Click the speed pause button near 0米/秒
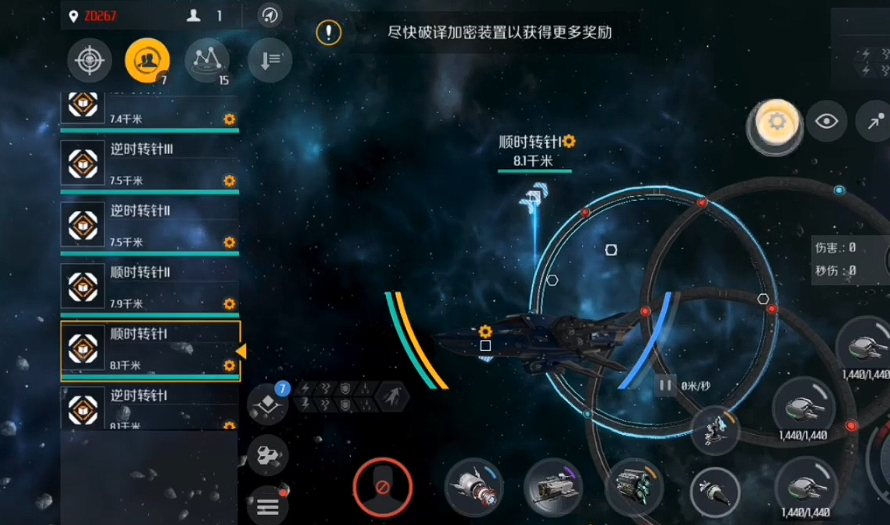 pyautogui.click(x=666, y=384)
